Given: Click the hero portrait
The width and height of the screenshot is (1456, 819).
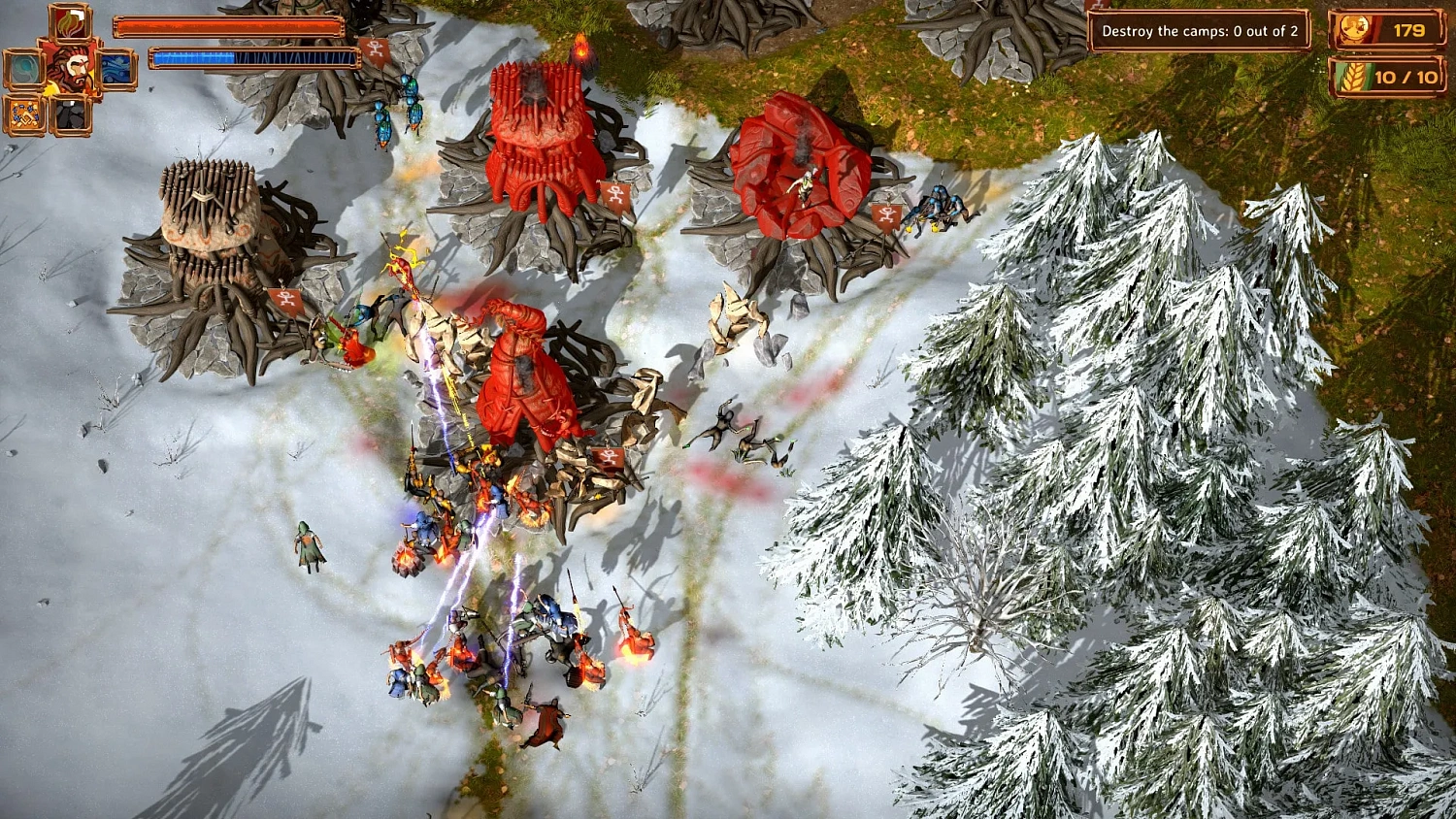Looking at the screenshot, I should [x=73, y=68].
